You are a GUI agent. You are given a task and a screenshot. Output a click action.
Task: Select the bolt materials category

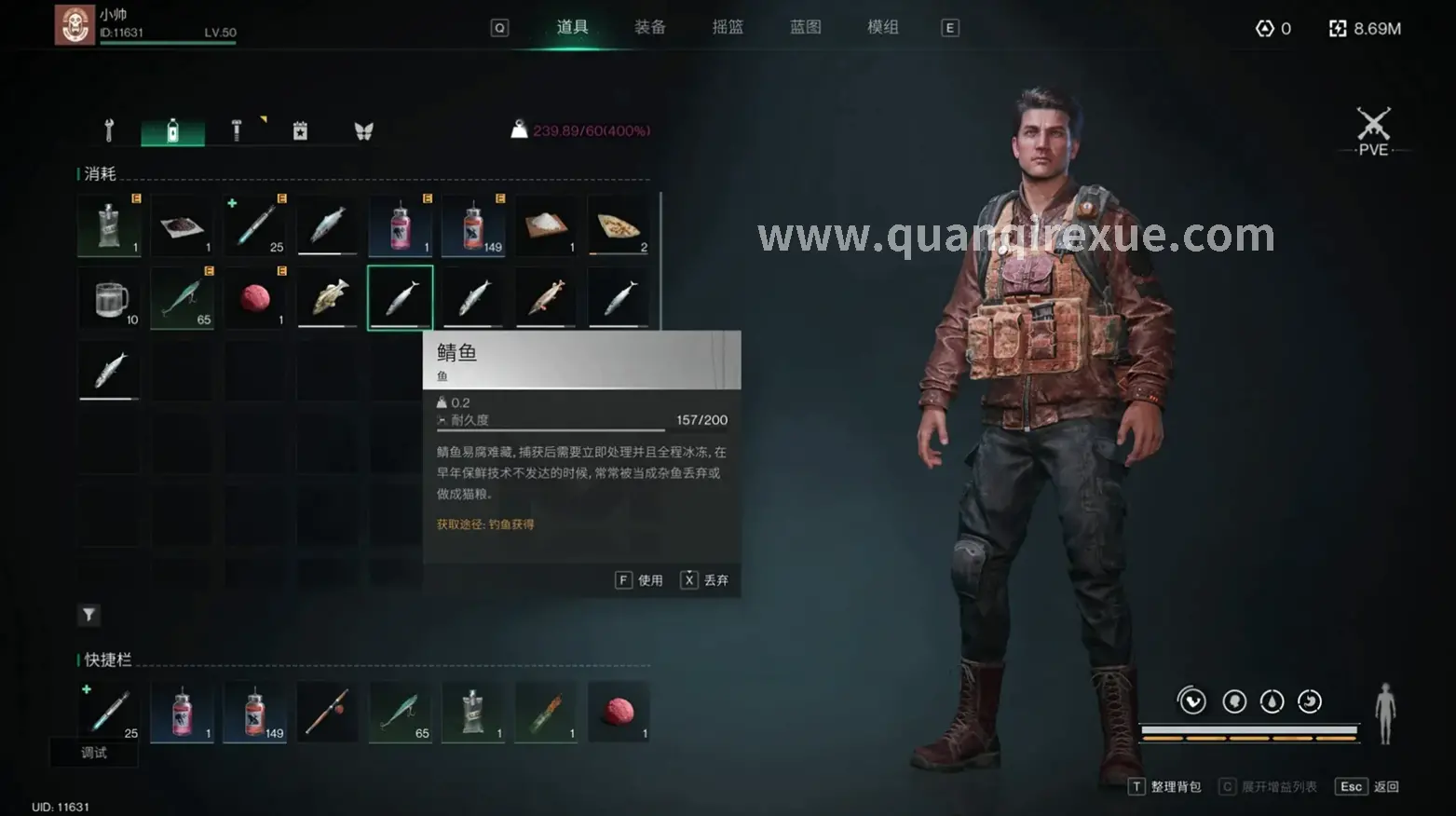[237, 130]
